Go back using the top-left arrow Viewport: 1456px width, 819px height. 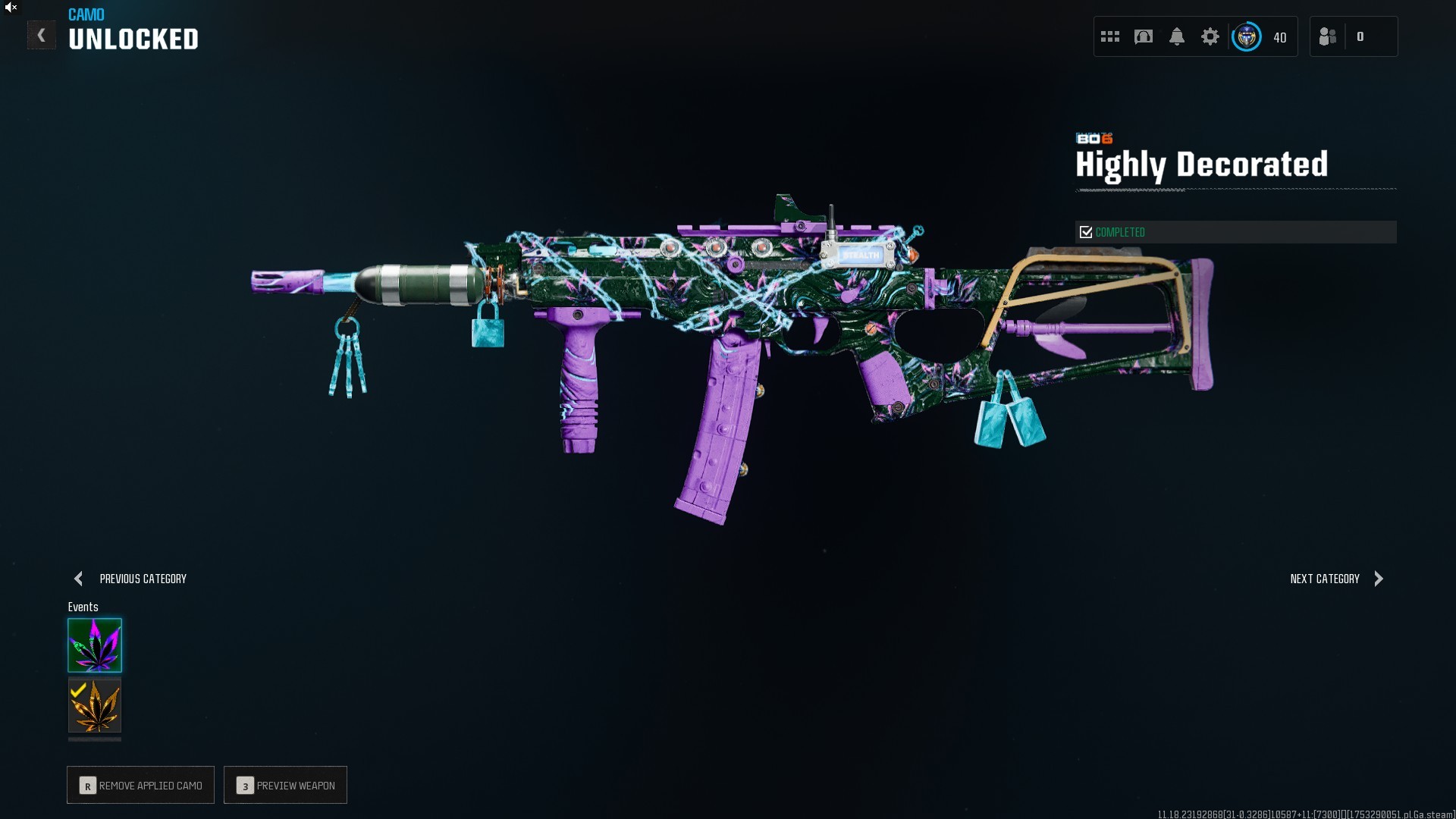click(x=42, y=35)
